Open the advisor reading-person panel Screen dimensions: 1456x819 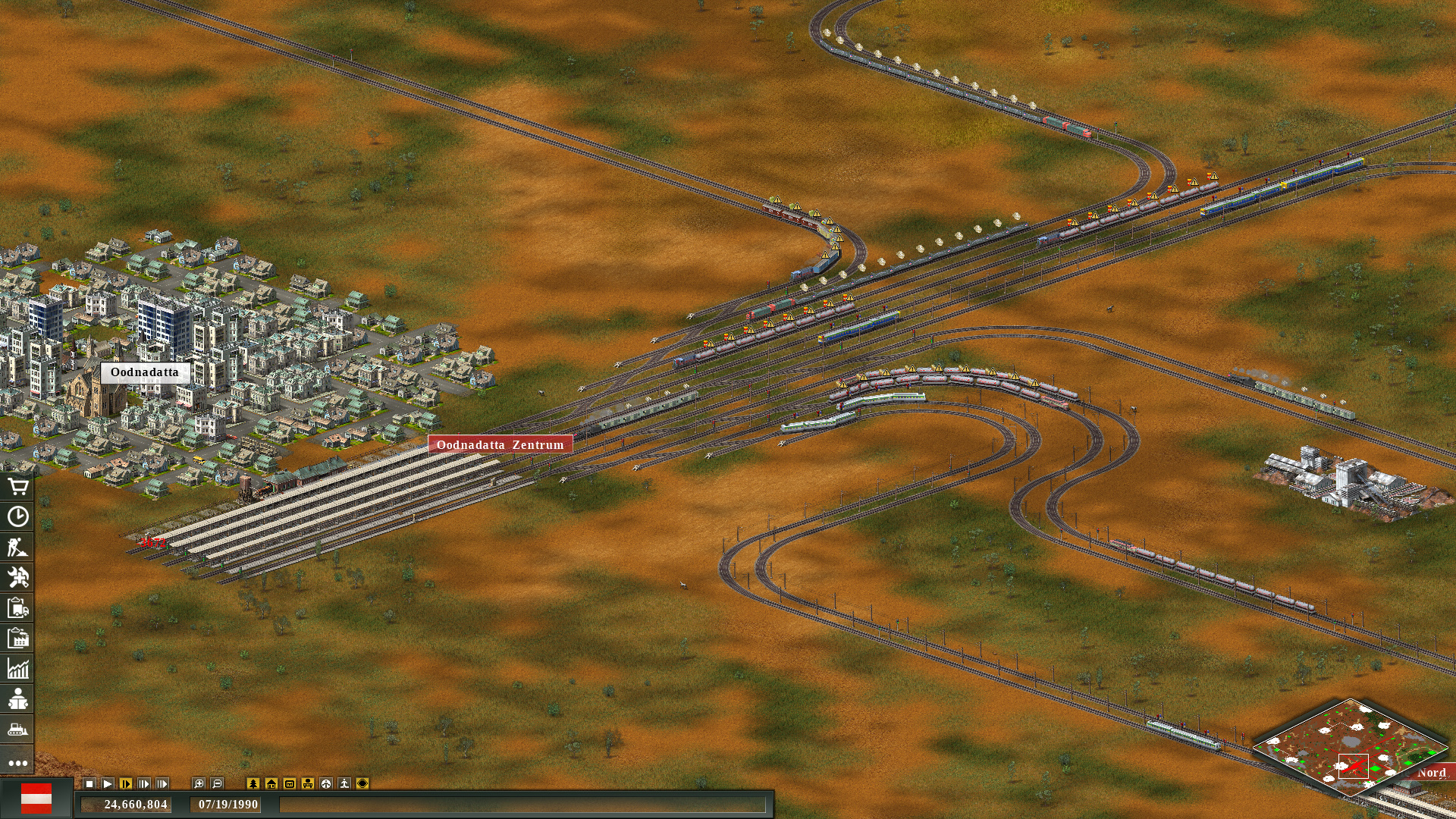tap(19, 700)
